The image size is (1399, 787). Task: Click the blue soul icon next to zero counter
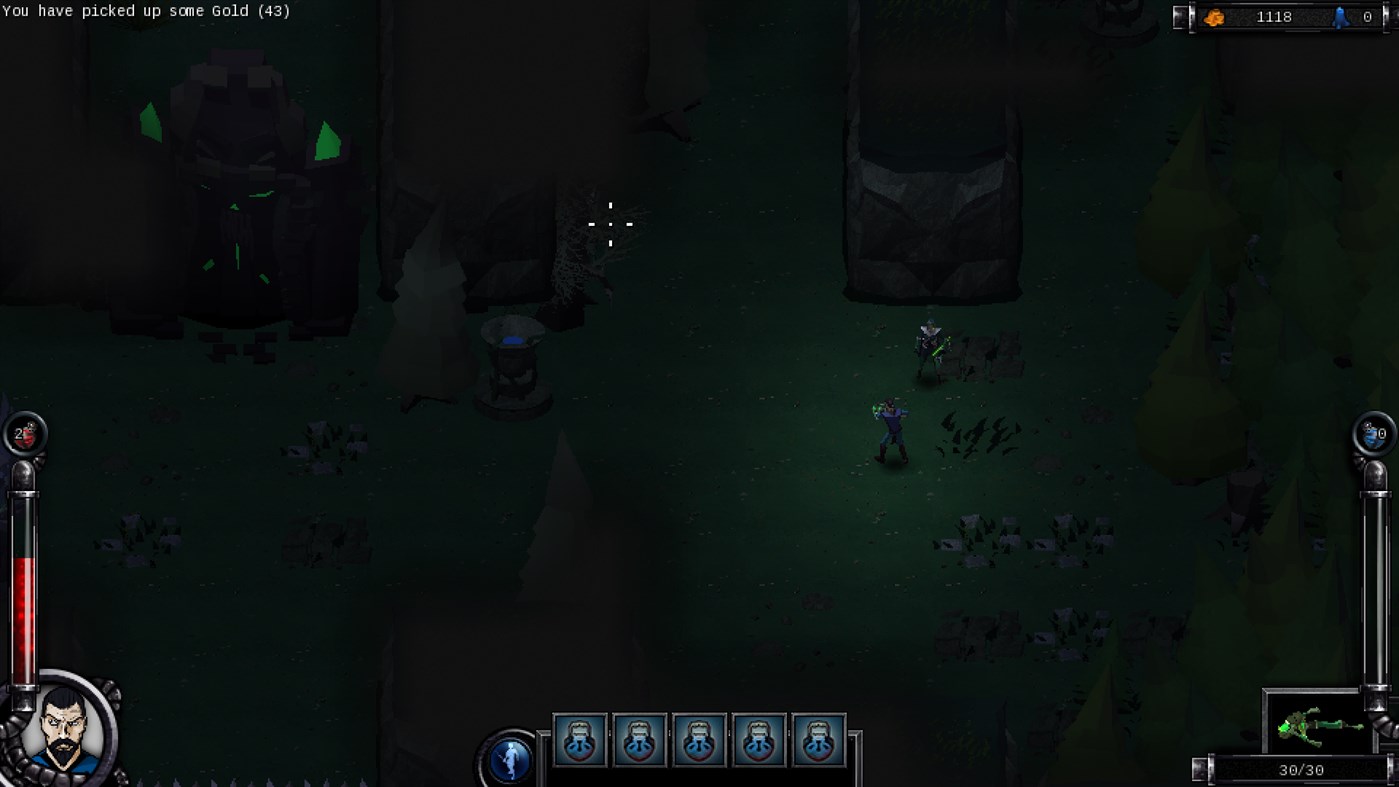(x=1342, y=16)
